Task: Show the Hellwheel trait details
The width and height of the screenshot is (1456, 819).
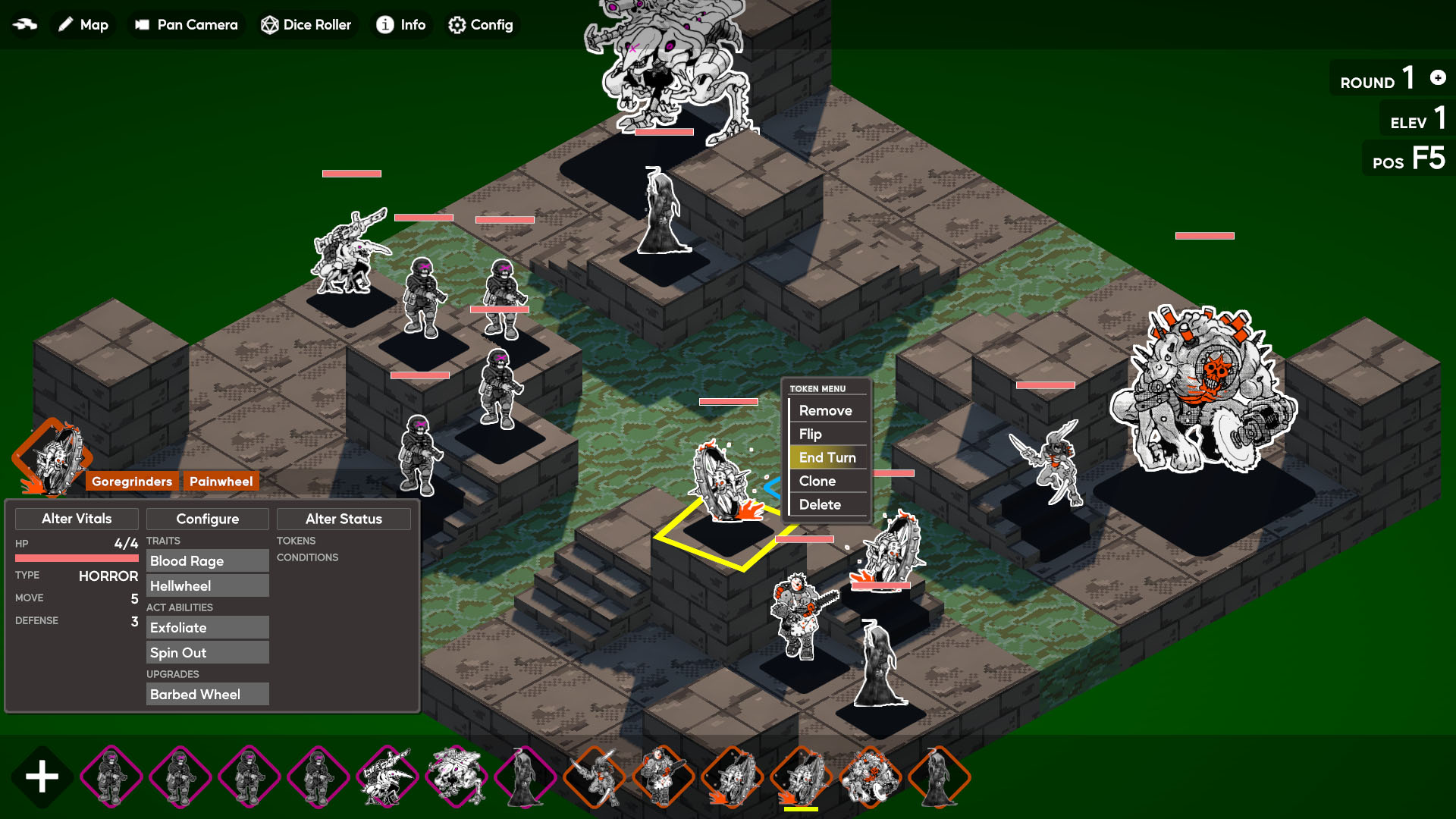Action: 207,585
